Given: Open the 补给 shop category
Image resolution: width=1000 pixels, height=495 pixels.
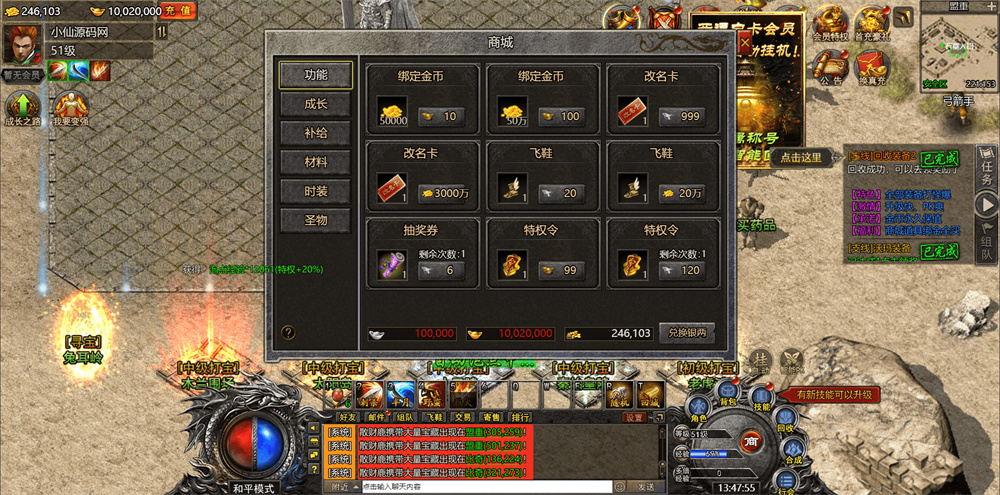Looking at the screenshot, I should click(x=316, y=133).
